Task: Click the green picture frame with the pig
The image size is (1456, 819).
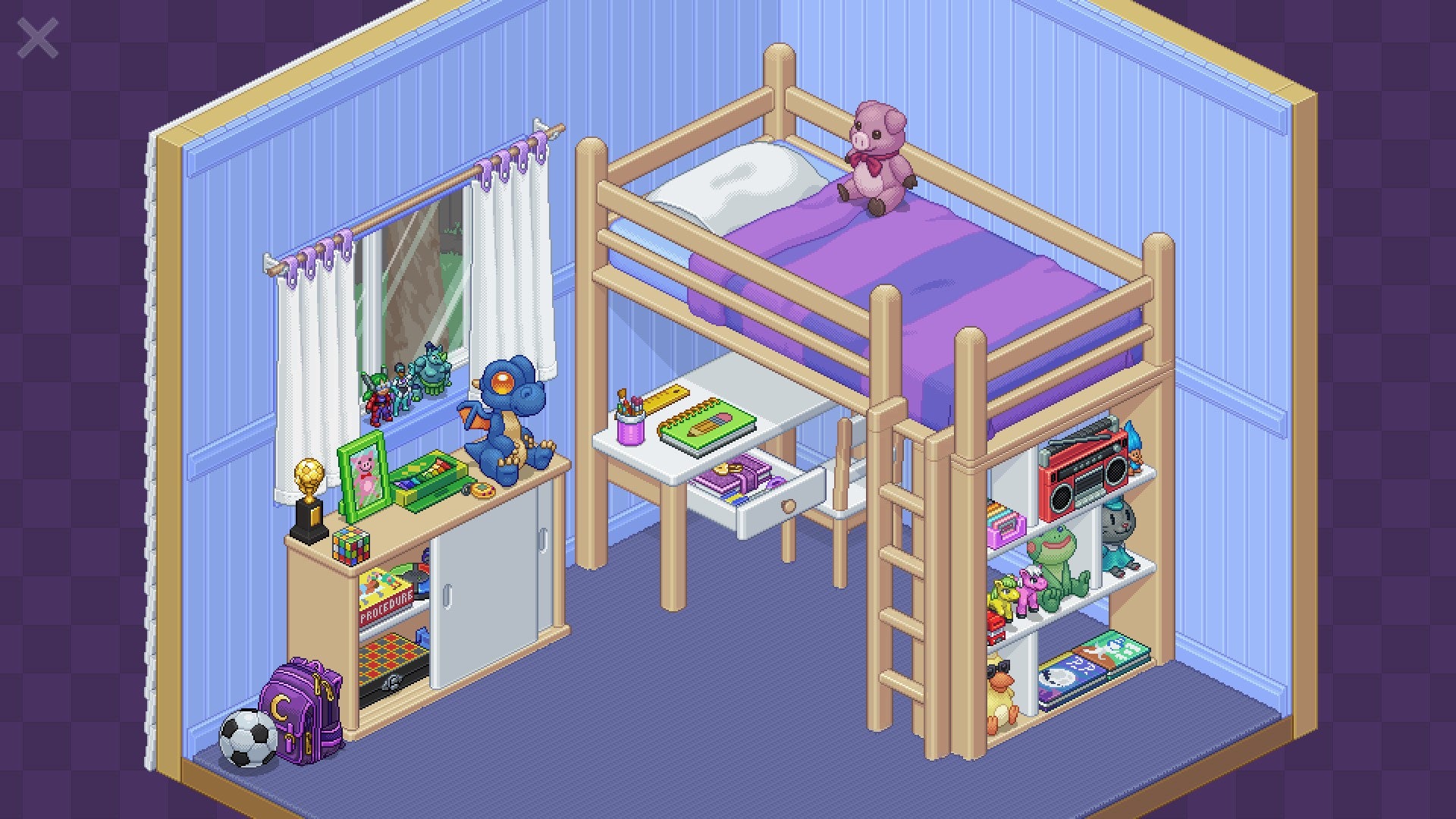Action: click(x=362, y=478)
